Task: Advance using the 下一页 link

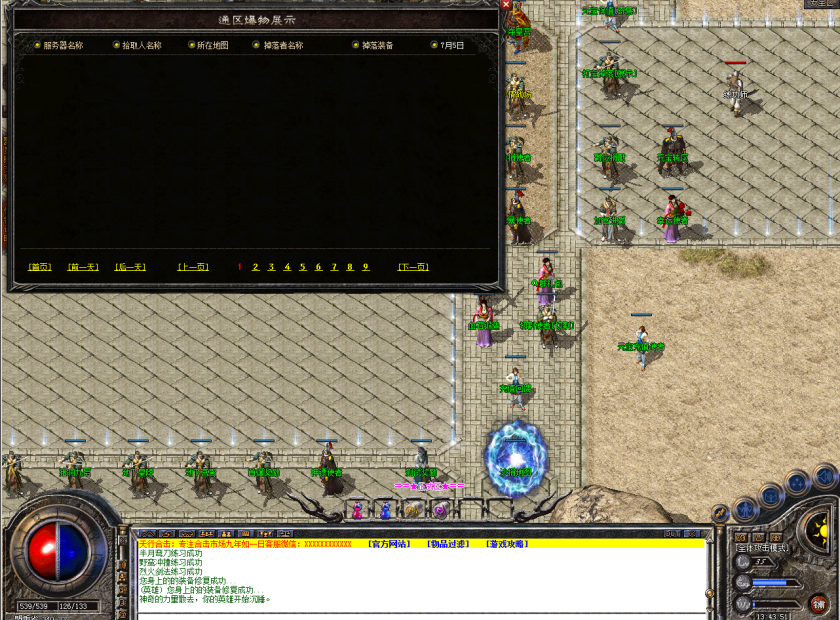Action: tap(413, 267)
